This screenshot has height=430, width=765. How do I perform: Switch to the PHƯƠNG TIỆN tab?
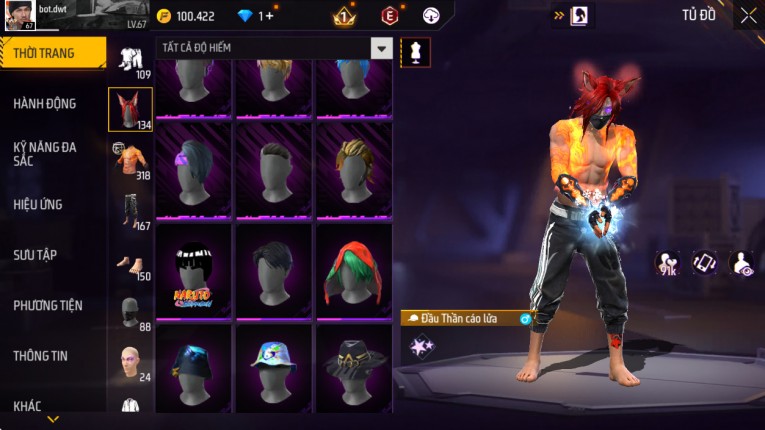point(48,305)
